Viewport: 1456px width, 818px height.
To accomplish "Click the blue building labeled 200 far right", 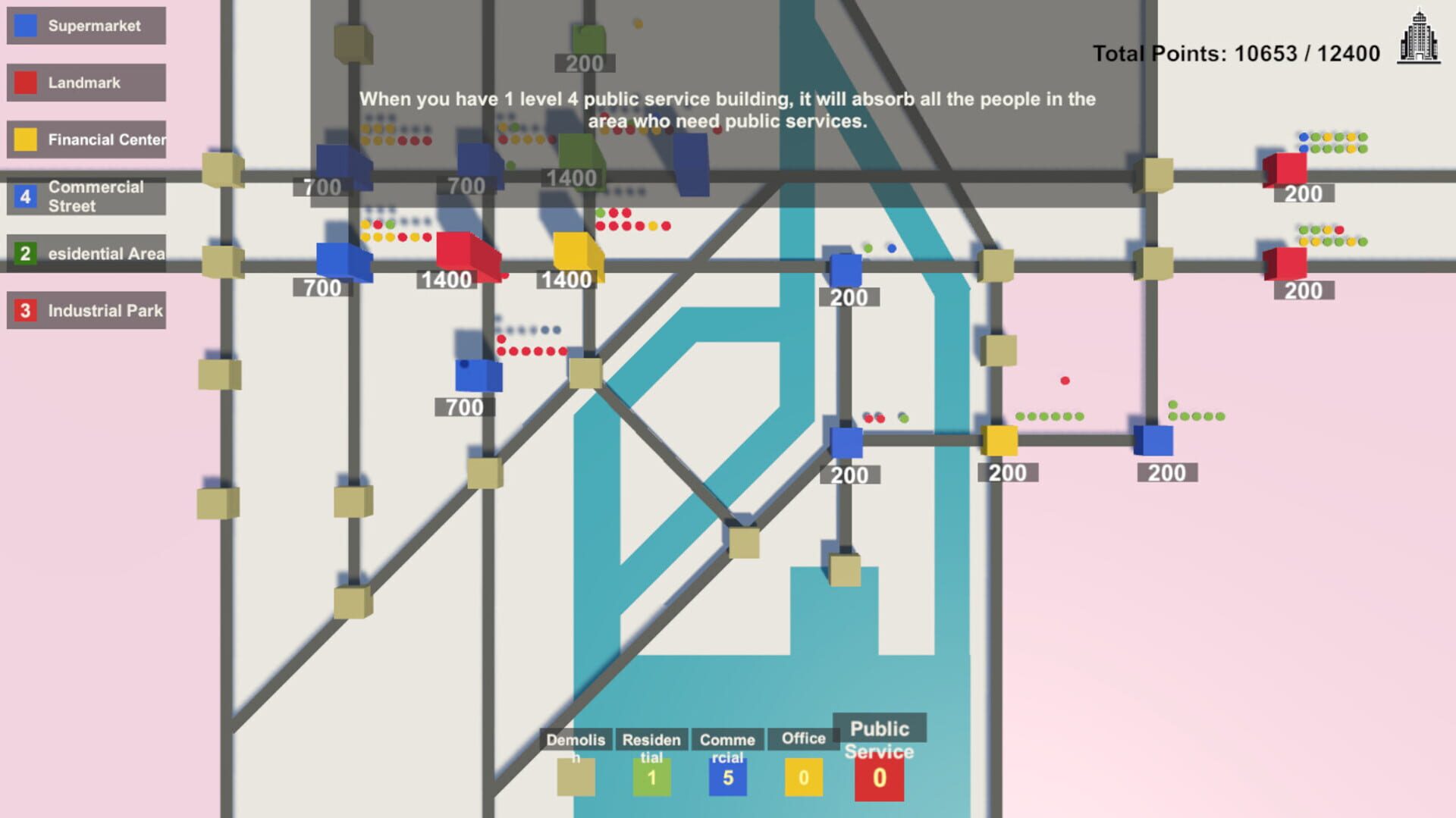I will (1152, 440).
